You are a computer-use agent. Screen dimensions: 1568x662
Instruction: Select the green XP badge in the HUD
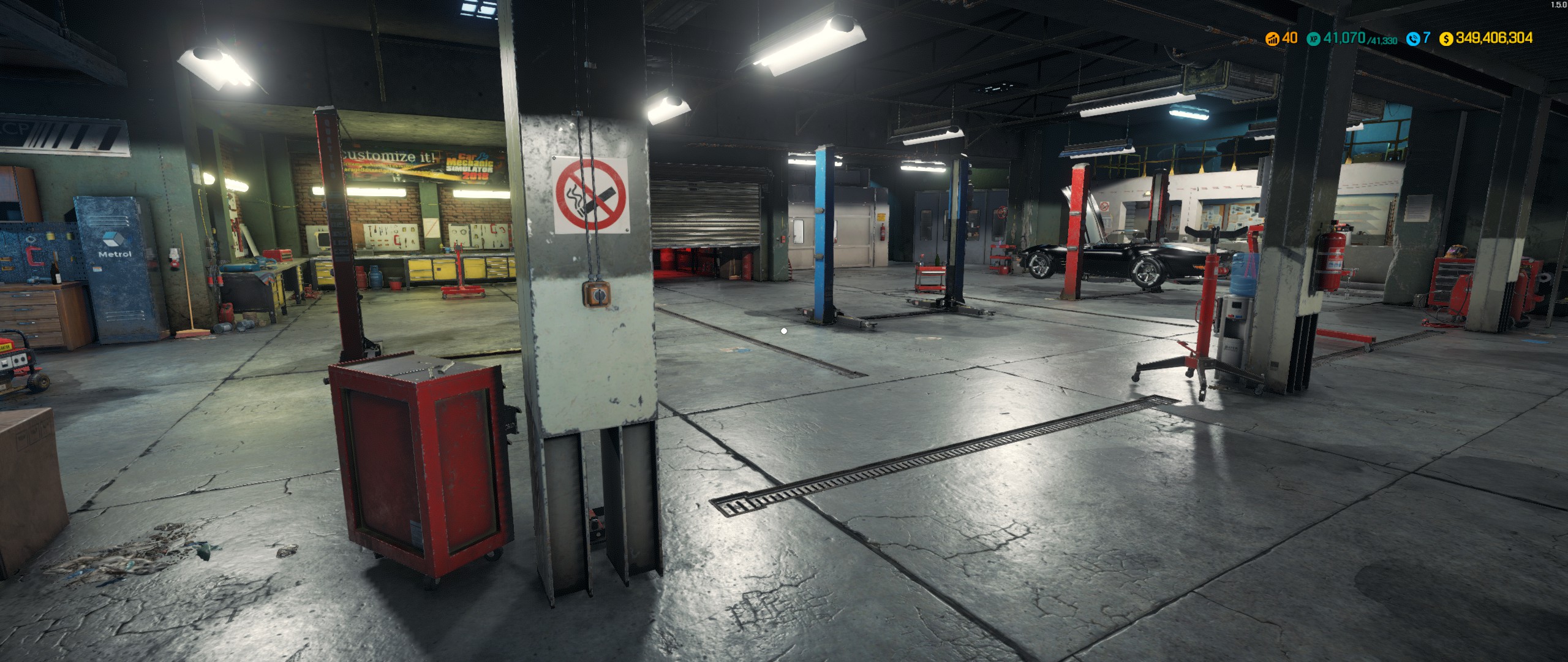click(x=1313, y=38)
